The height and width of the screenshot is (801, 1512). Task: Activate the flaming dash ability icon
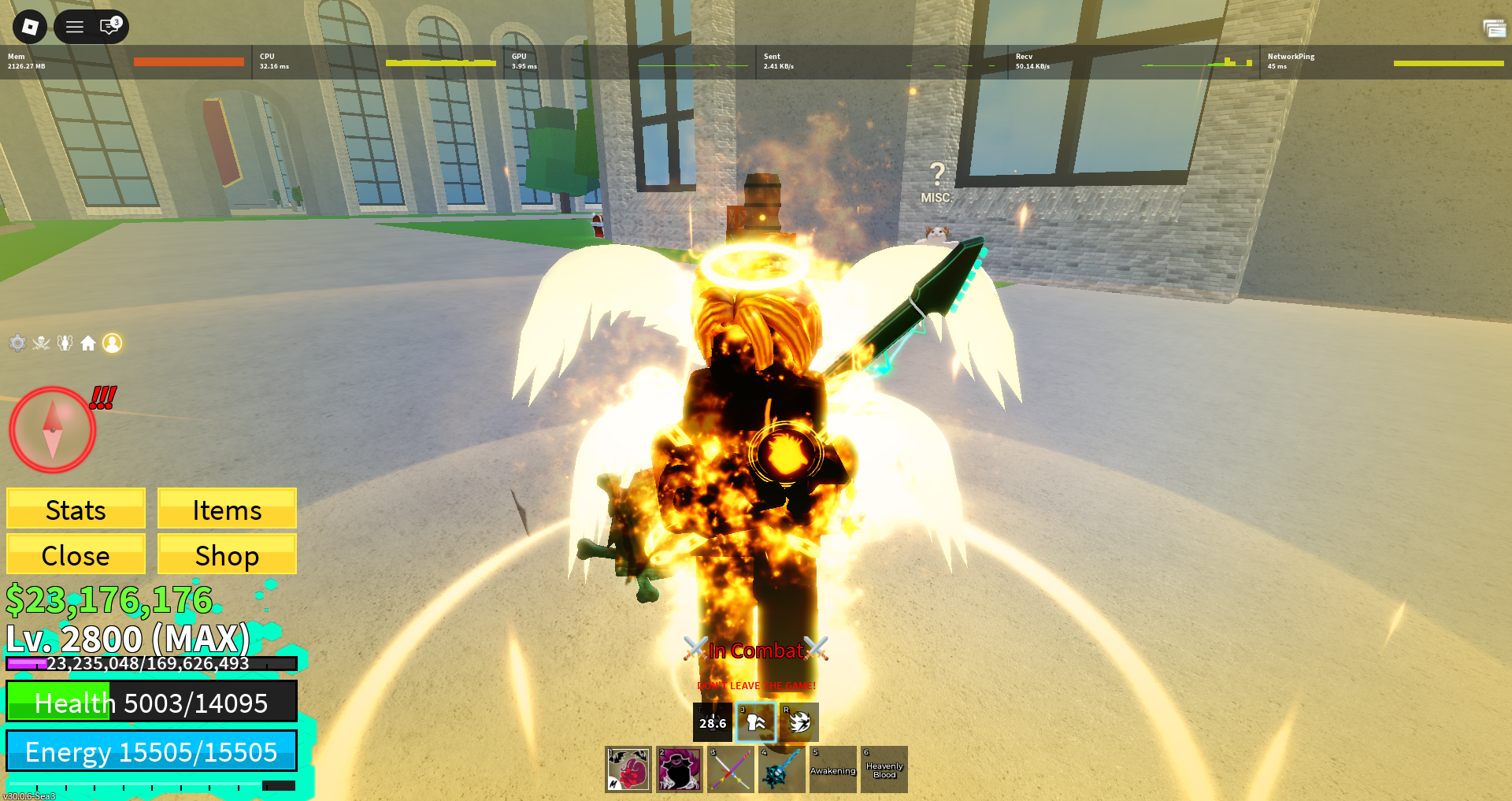click(799, 722)
